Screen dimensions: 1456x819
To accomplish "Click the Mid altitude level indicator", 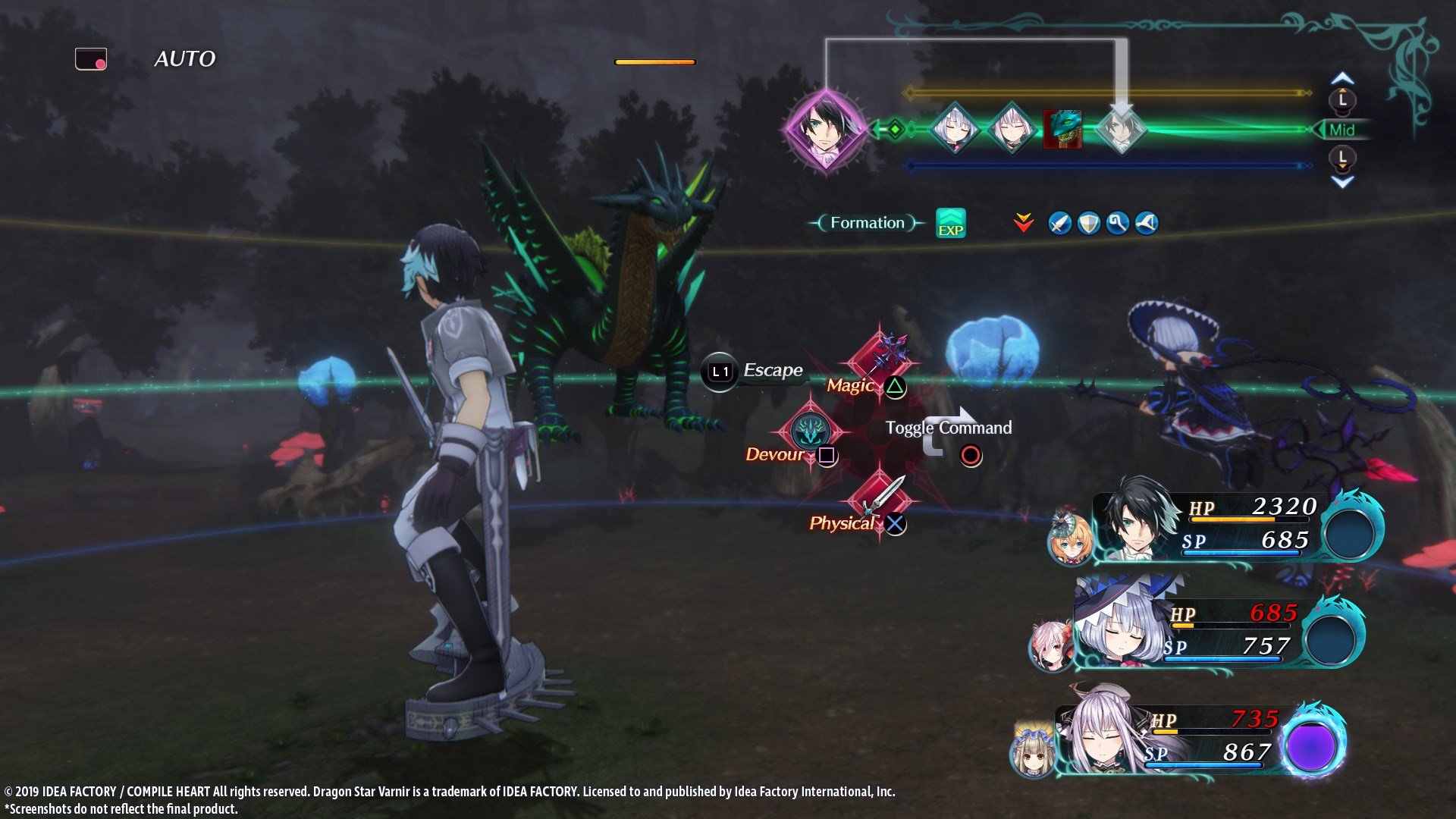I will click(1345, 129).
